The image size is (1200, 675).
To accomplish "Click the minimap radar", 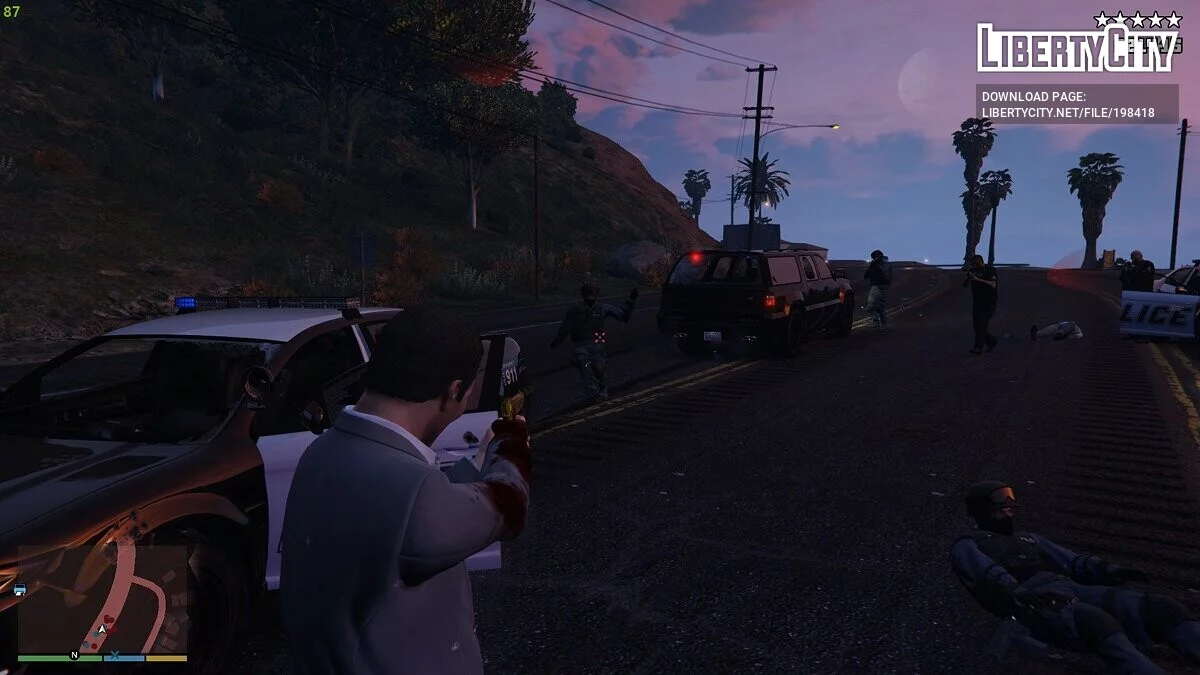I will point(103,598).
